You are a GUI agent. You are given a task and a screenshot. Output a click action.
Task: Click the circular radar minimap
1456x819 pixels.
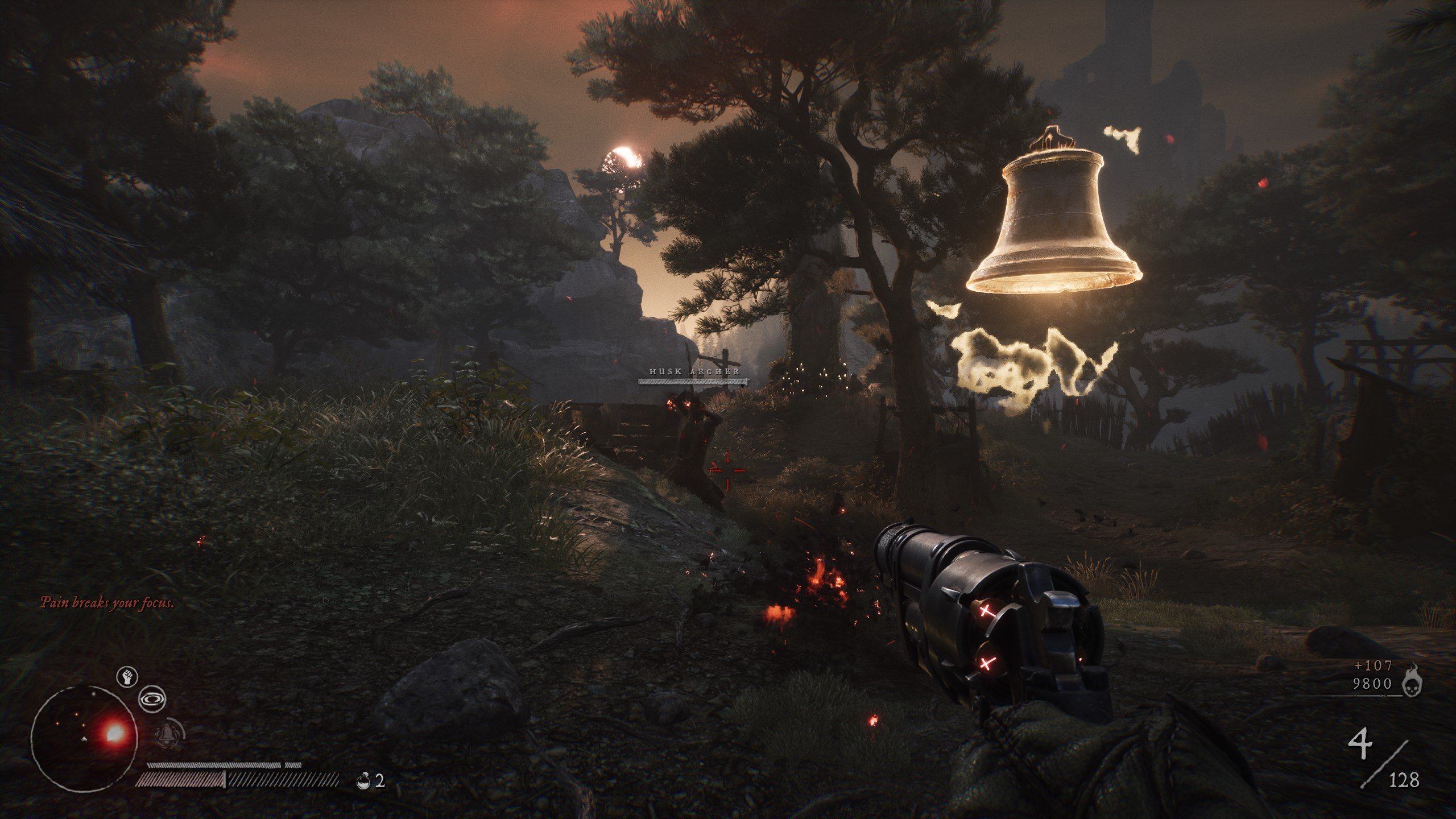click(x=84, y=738)
